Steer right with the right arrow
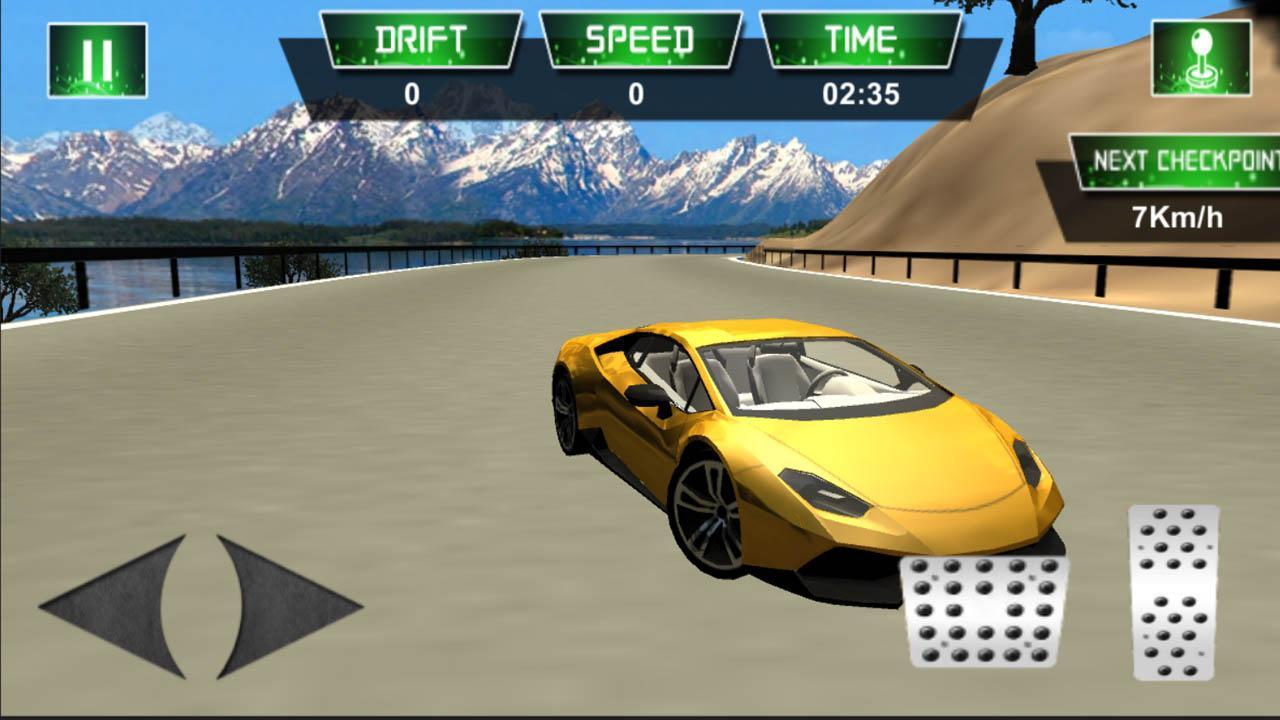 click(x=280, y=605)
